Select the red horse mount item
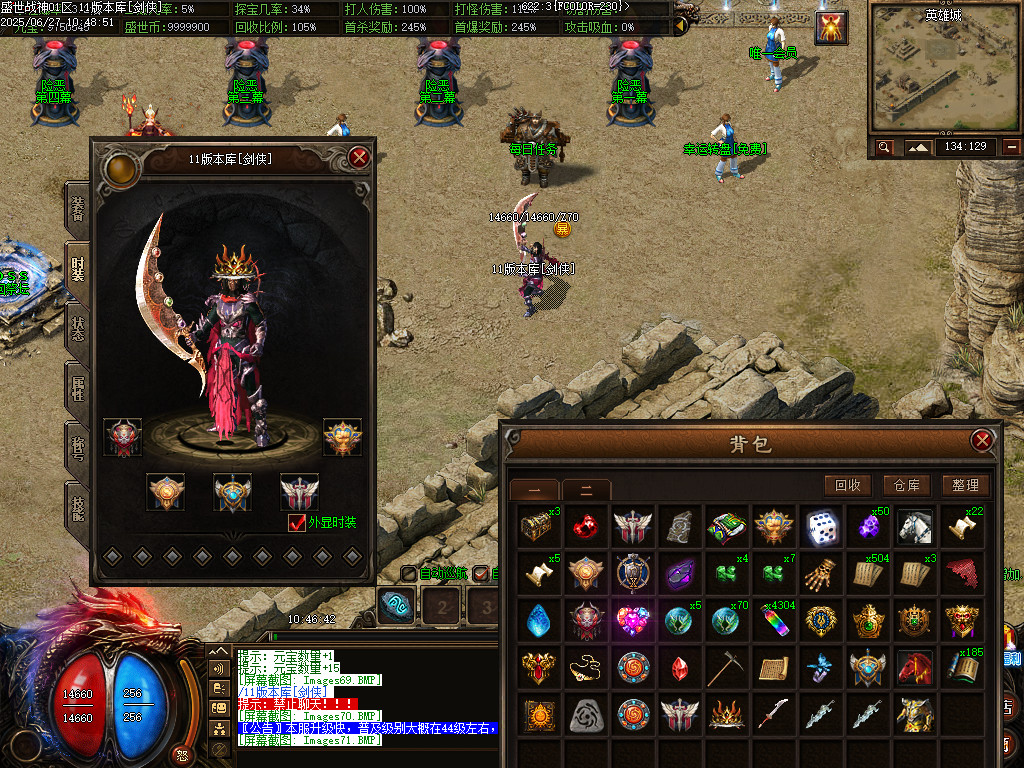1024x768 pixels. click(914, 667)
